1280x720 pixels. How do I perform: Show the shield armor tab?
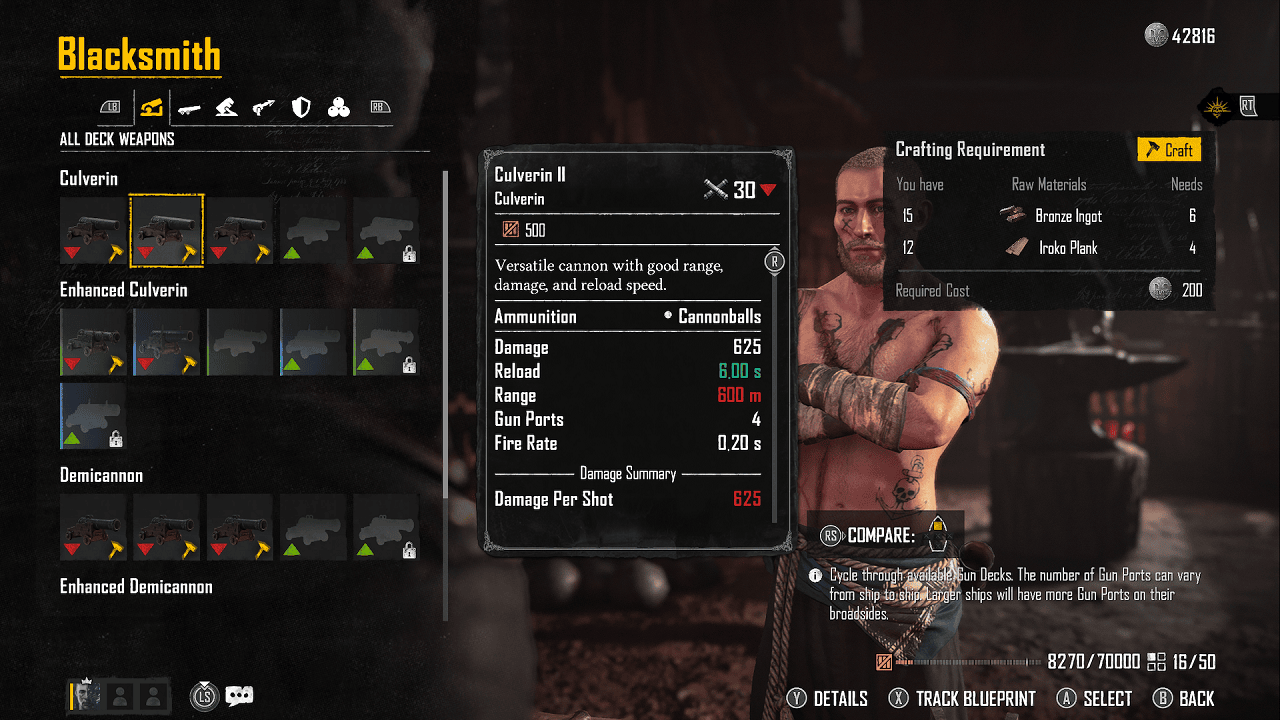(x=301, y=107)
